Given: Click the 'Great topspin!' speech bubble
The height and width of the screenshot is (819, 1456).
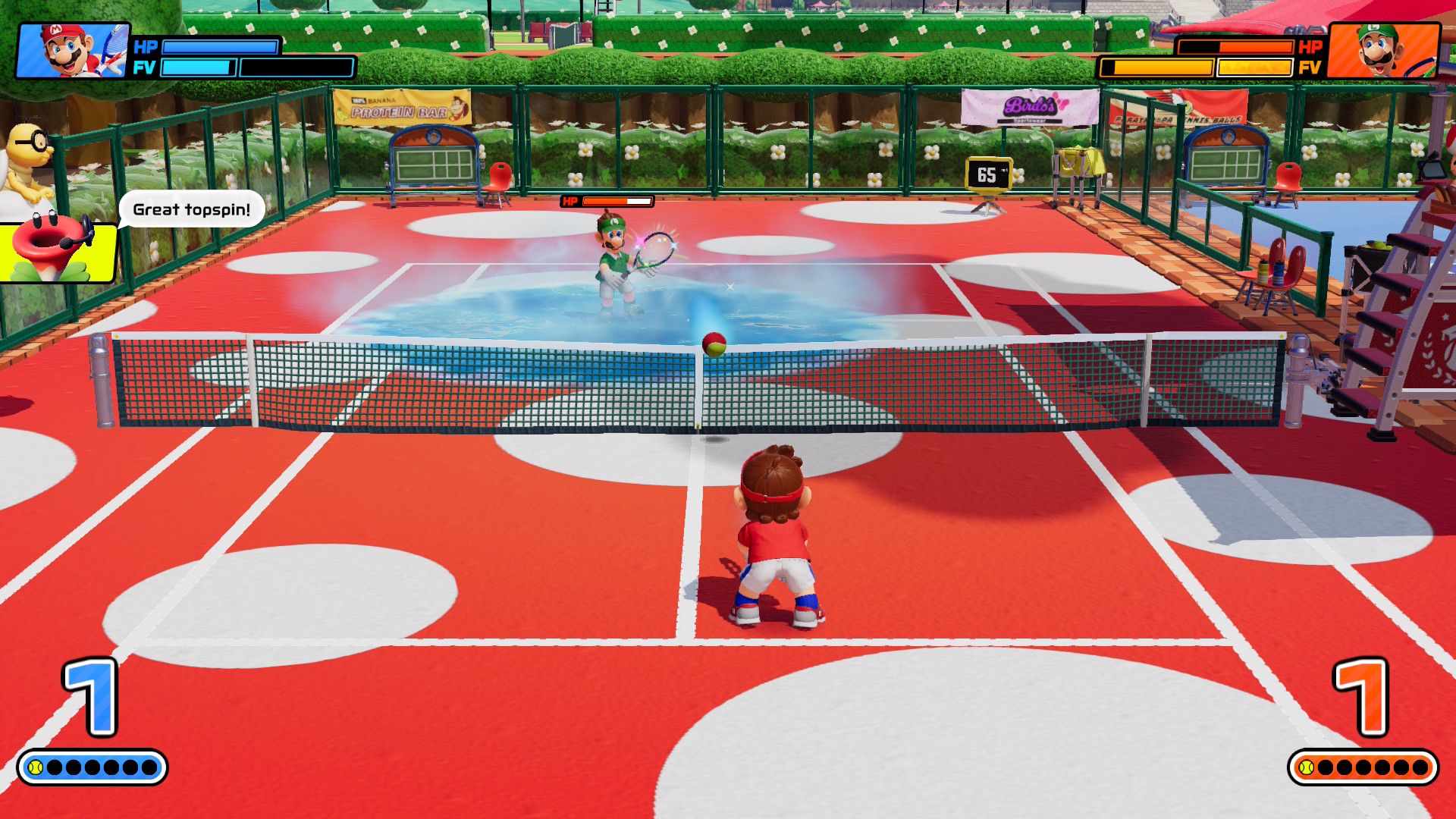Looking at the screenshot, I should click(x=190, y=210).
